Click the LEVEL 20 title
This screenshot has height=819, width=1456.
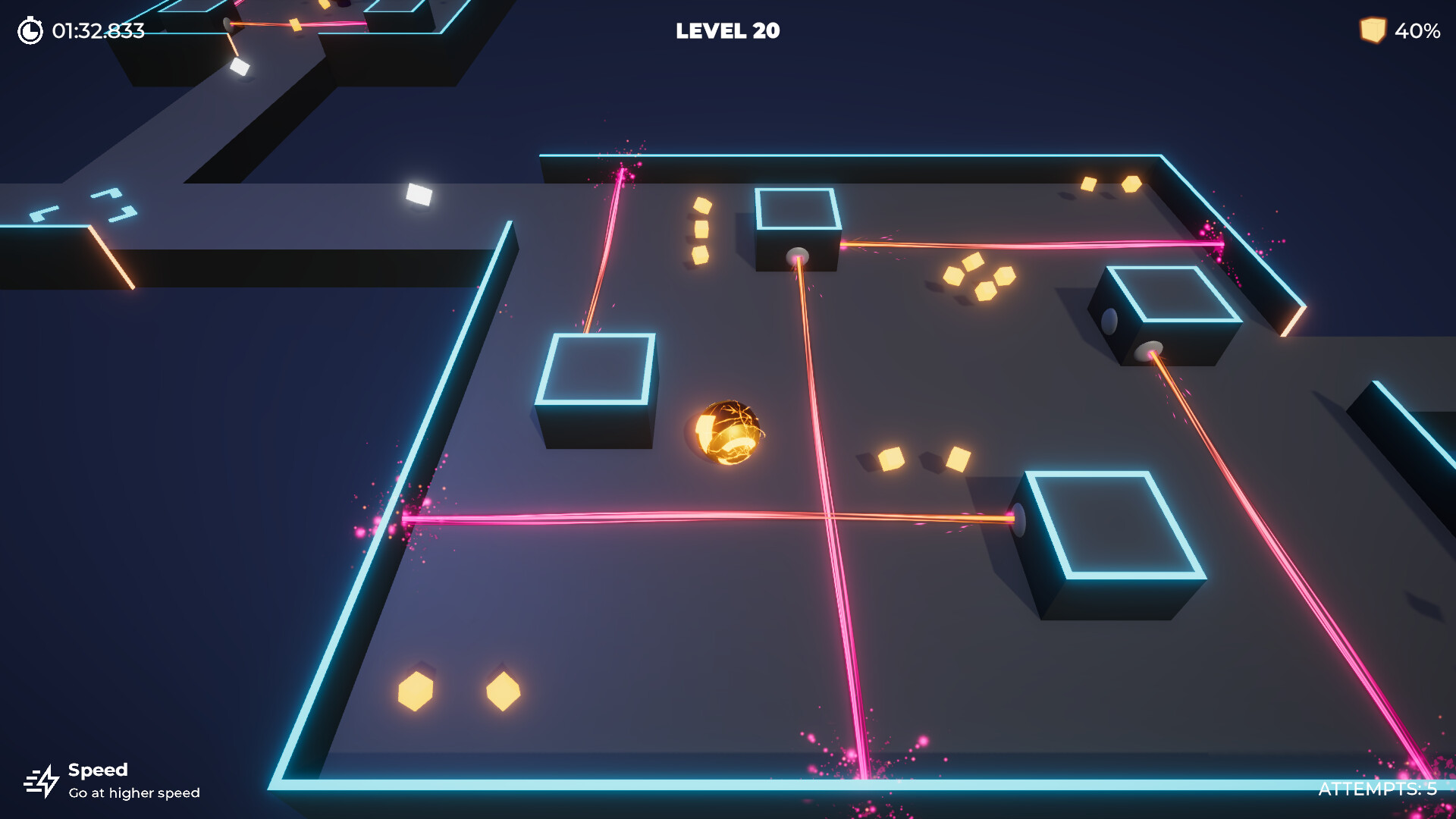click(727, 32)
